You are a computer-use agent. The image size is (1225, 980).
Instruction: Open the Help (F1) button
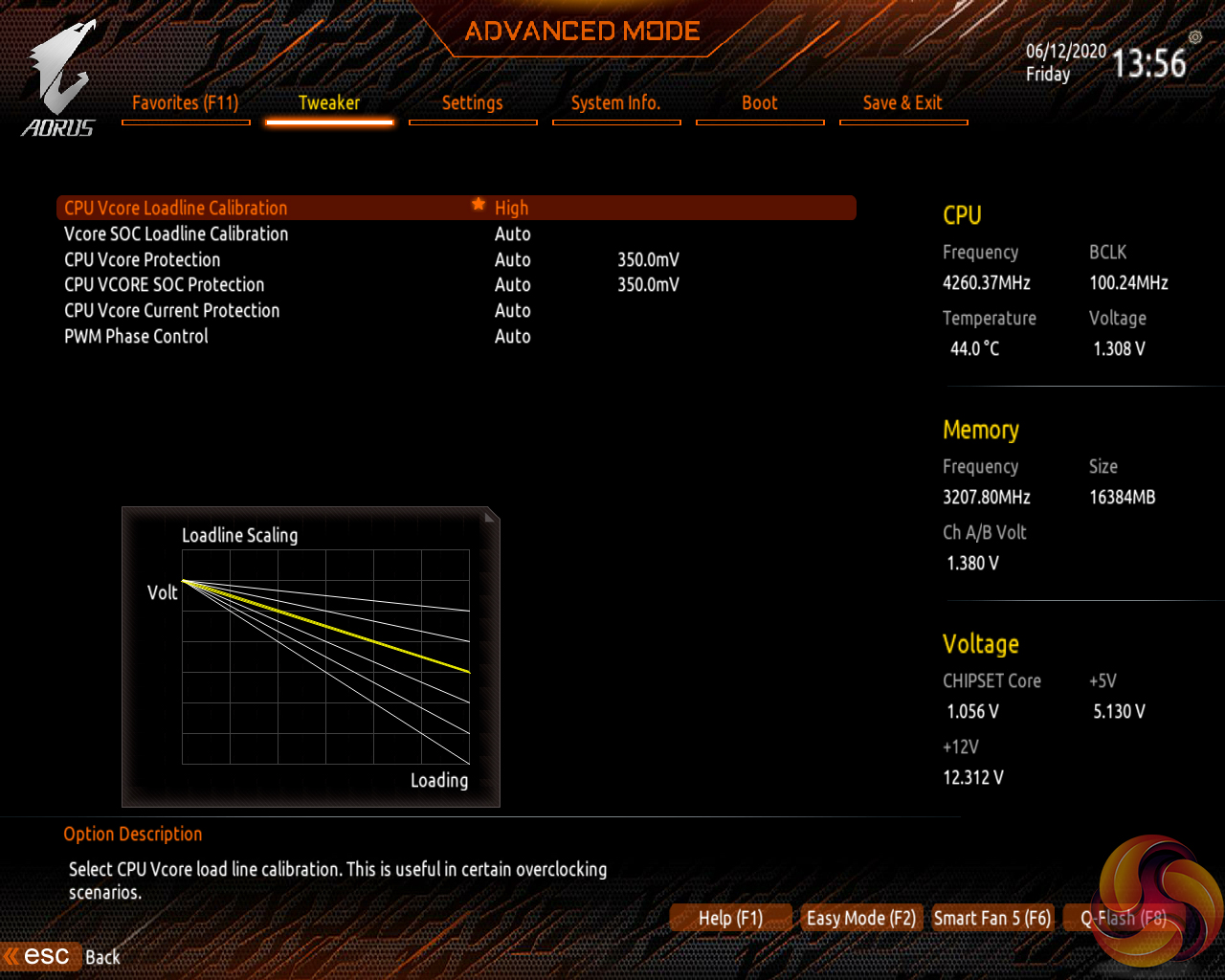(x=730, y=918)
